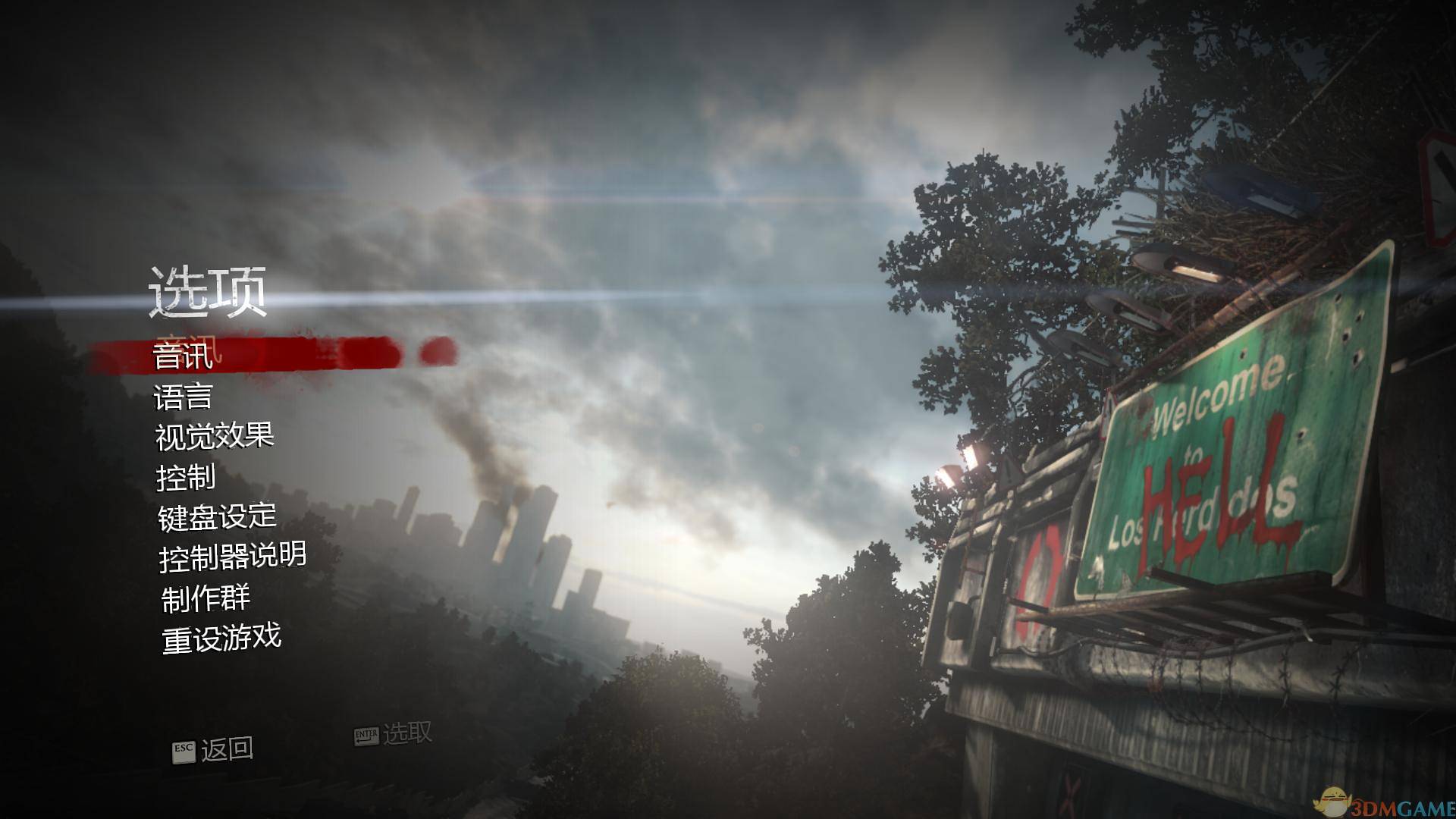The image size is (1456, 819).
Task: Open the 音讯 audio options
Action: [x=183, y=356]
